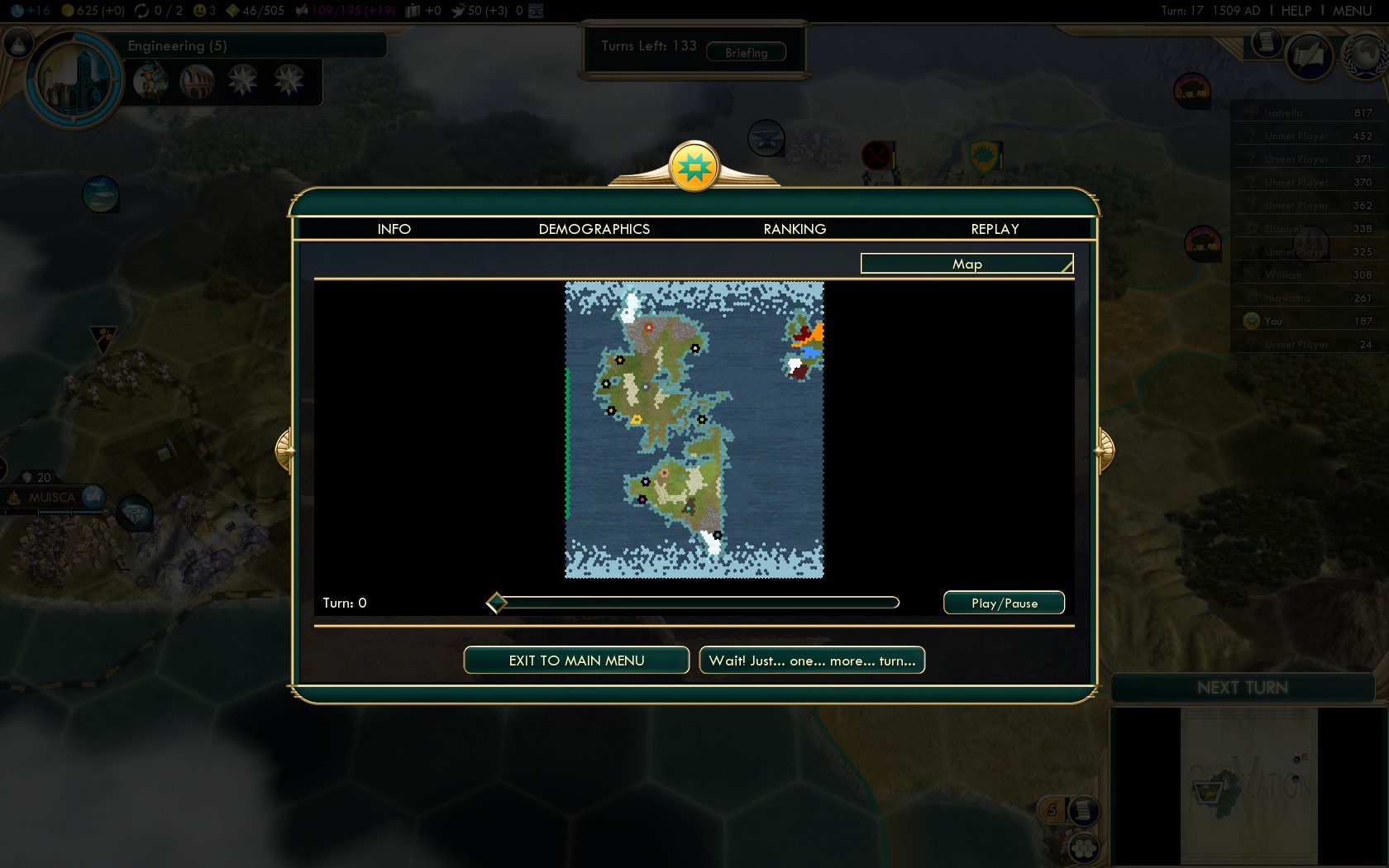Open the Engineering research panel
Viewport: 1389px width, 868px height.
coord(177,45)
